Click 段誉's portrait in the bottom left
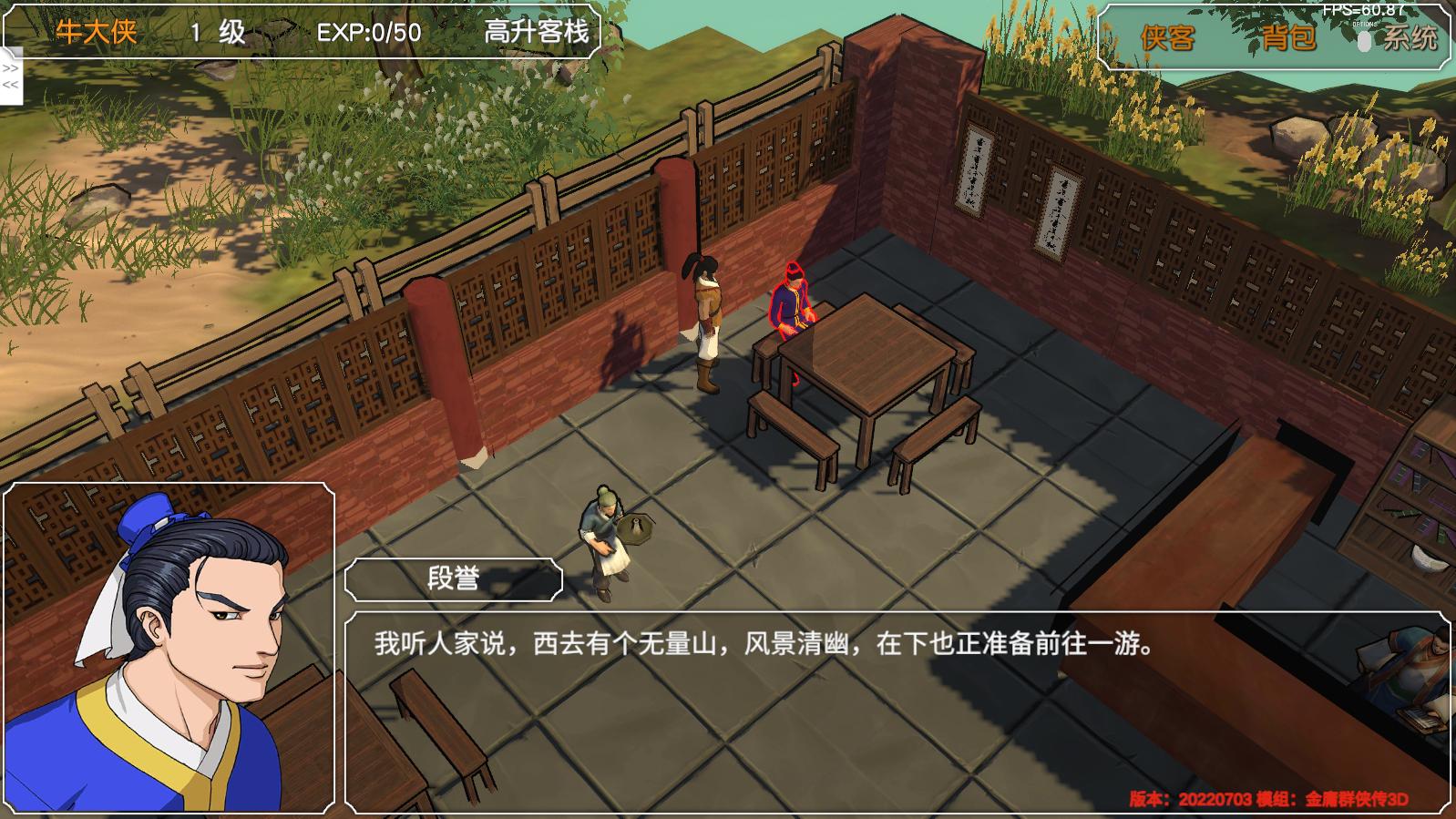This screenshot has height=819, width=1456. (169, 647)
